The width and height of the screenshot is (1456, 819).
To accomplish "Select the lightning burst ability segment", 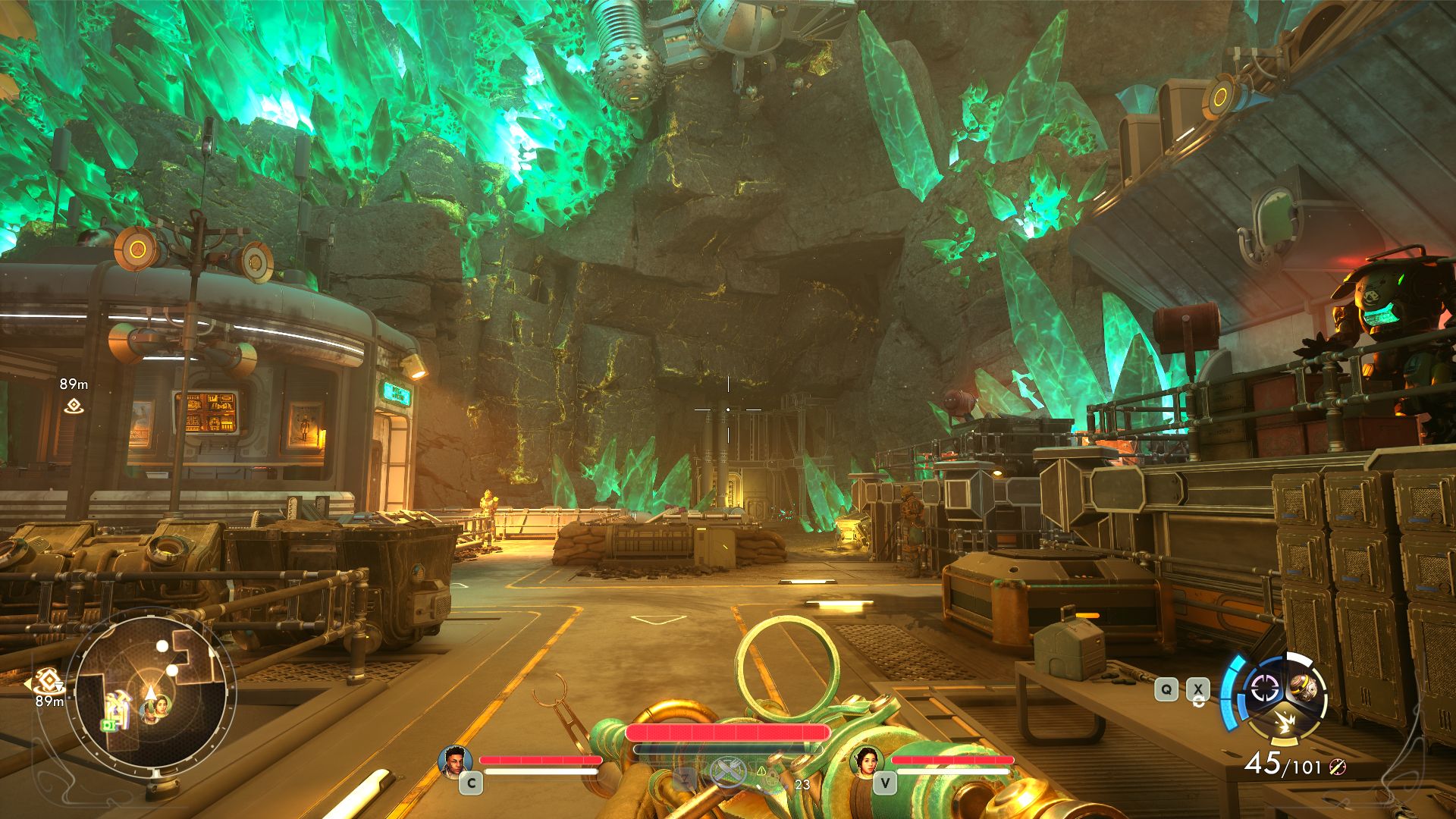I will coord(1285,720).
